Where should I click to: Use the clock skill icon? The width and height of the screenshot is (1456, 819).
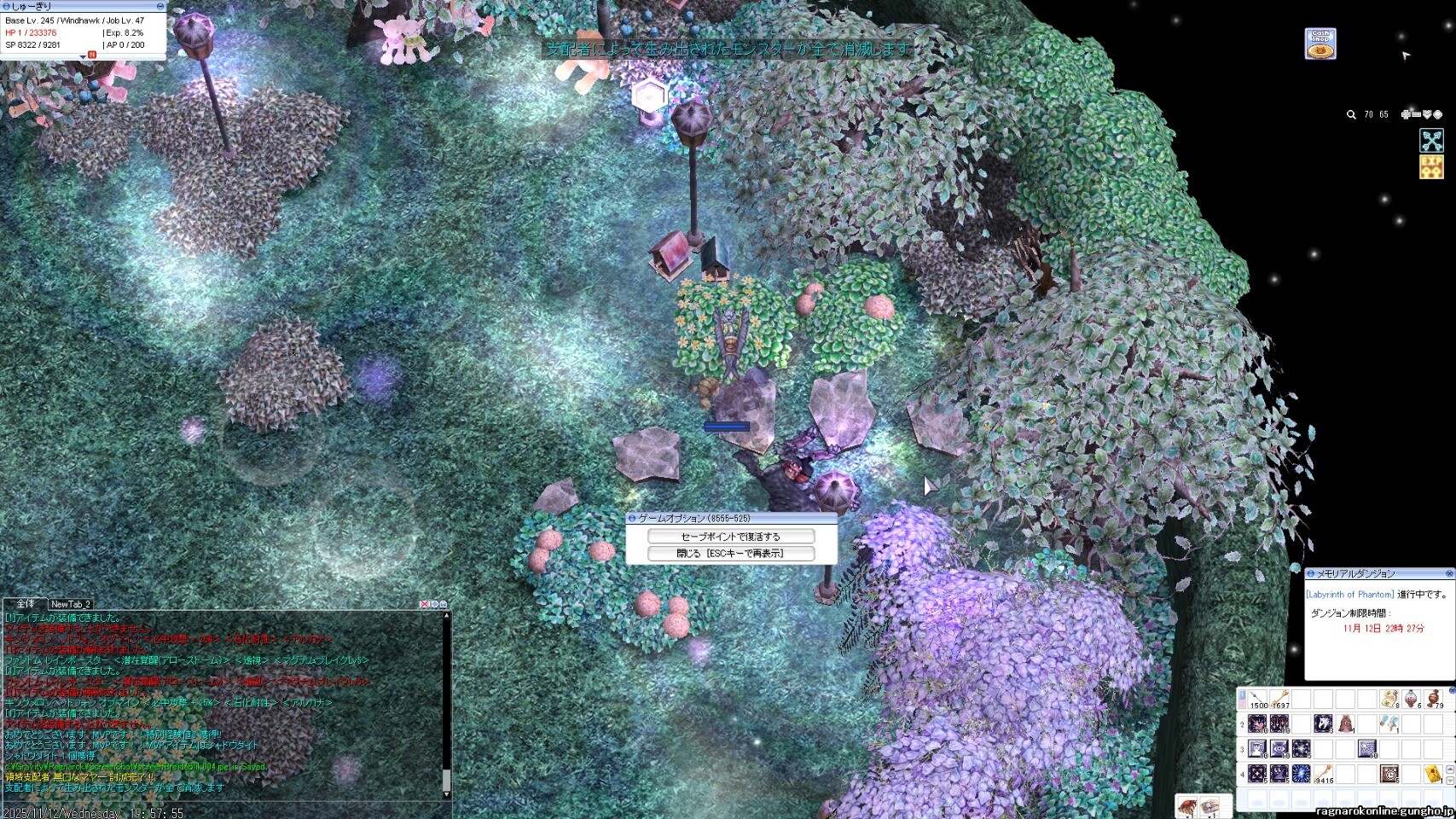click(1389, 774)
